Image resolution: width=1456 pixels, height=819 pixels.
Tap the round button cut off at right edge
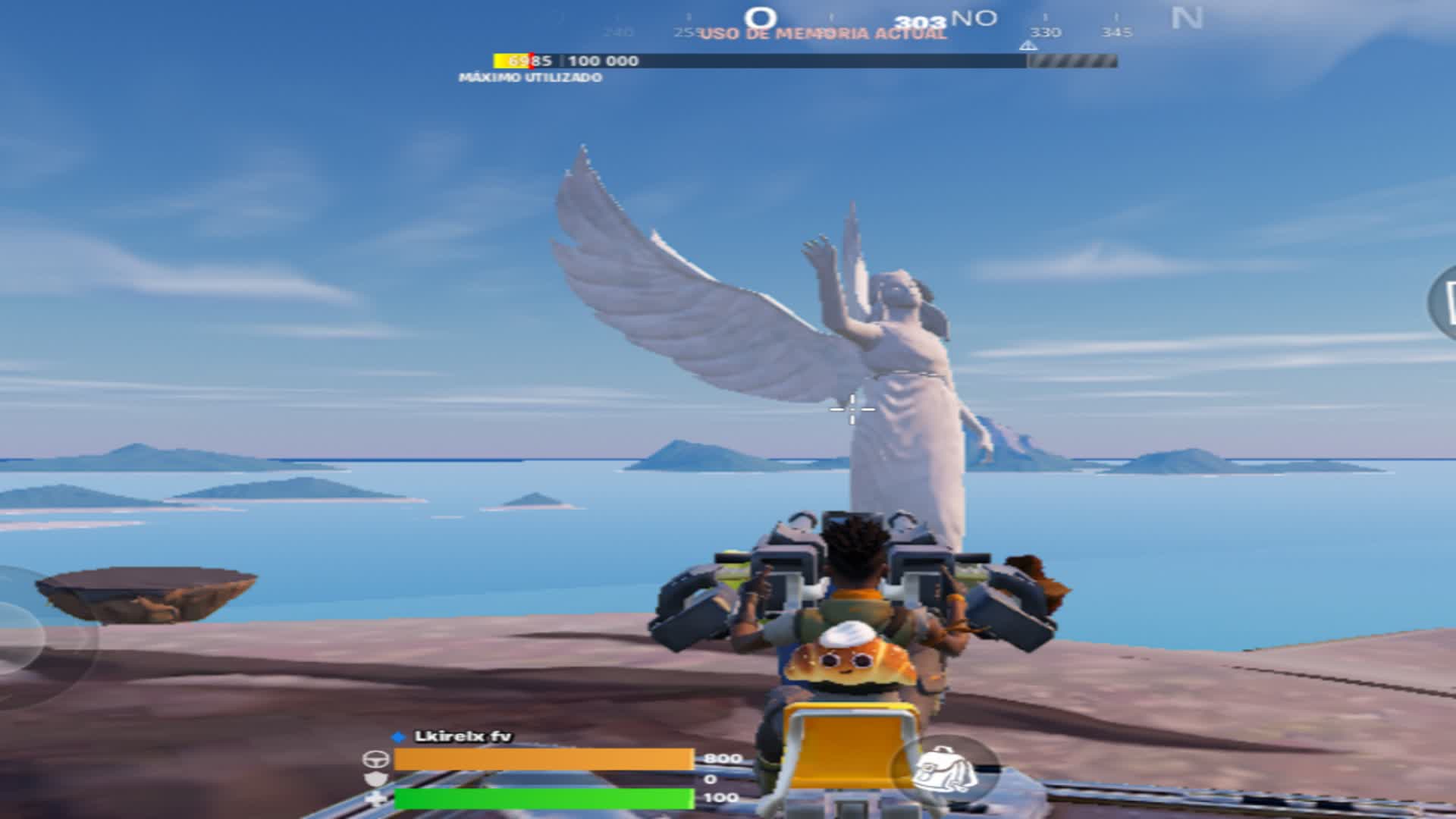[x=1444, y=303]
